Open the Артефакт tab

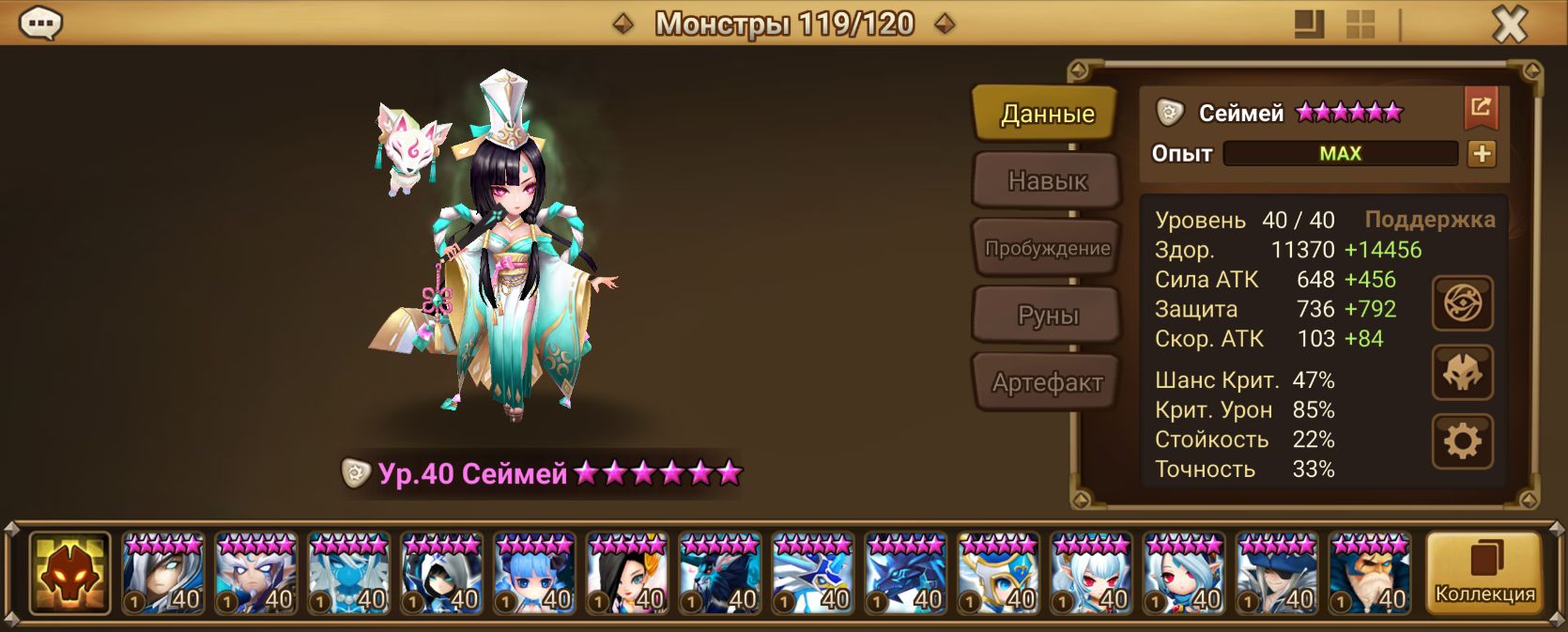pyautogui.click(x=1046, y=382)
